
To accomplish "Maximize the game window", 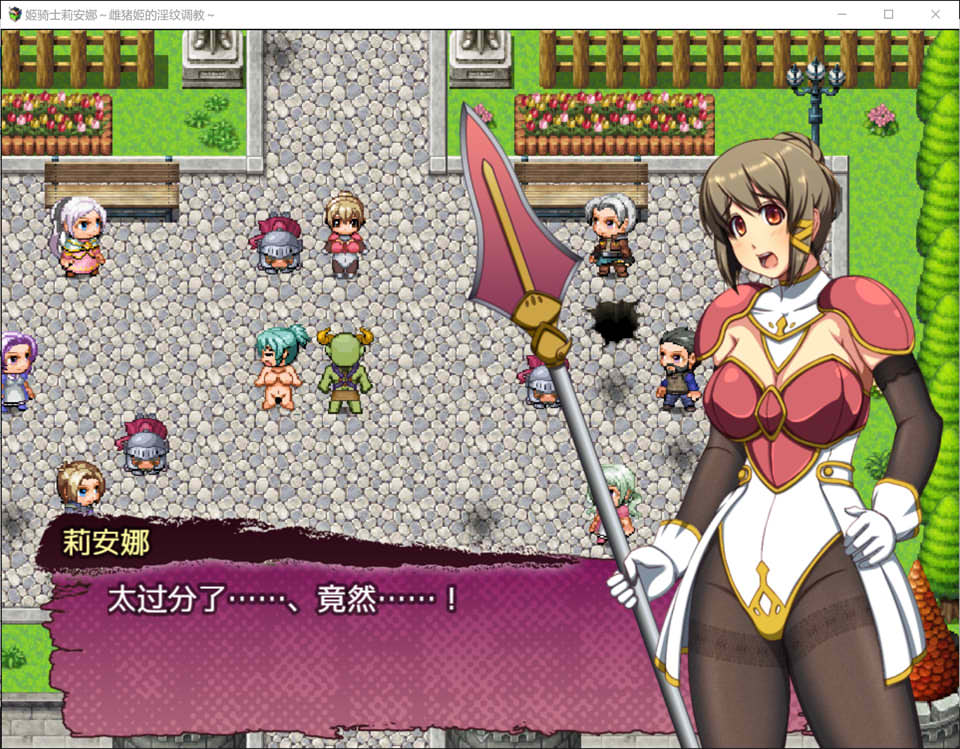I will tap(888, 14).
